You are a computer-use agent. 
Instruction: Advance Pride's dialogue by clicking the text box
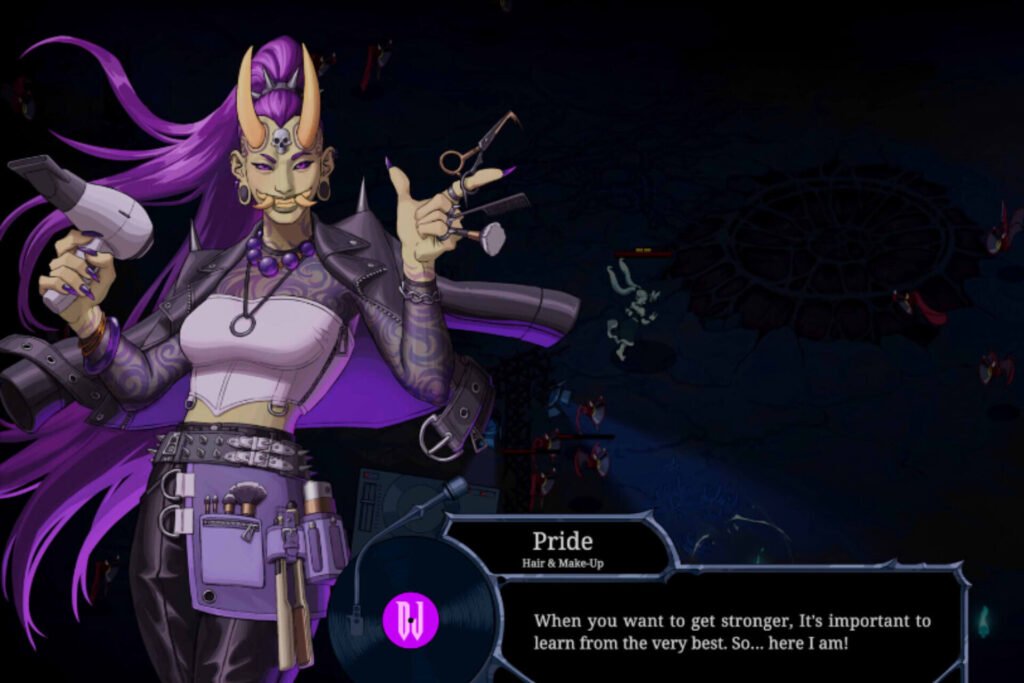coord(731,631)
